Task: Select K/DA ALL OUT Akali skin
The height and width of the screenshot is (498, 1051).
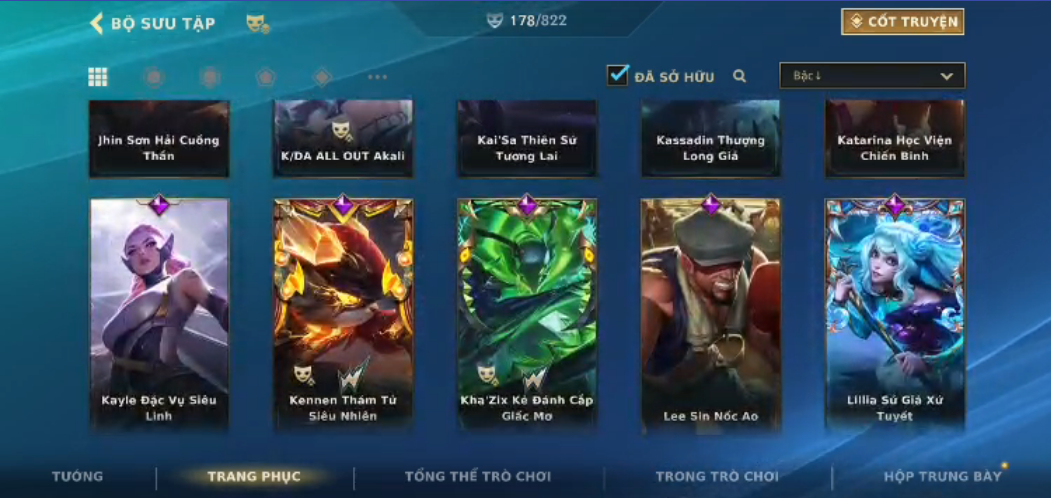Action: [x=343, y=139]
